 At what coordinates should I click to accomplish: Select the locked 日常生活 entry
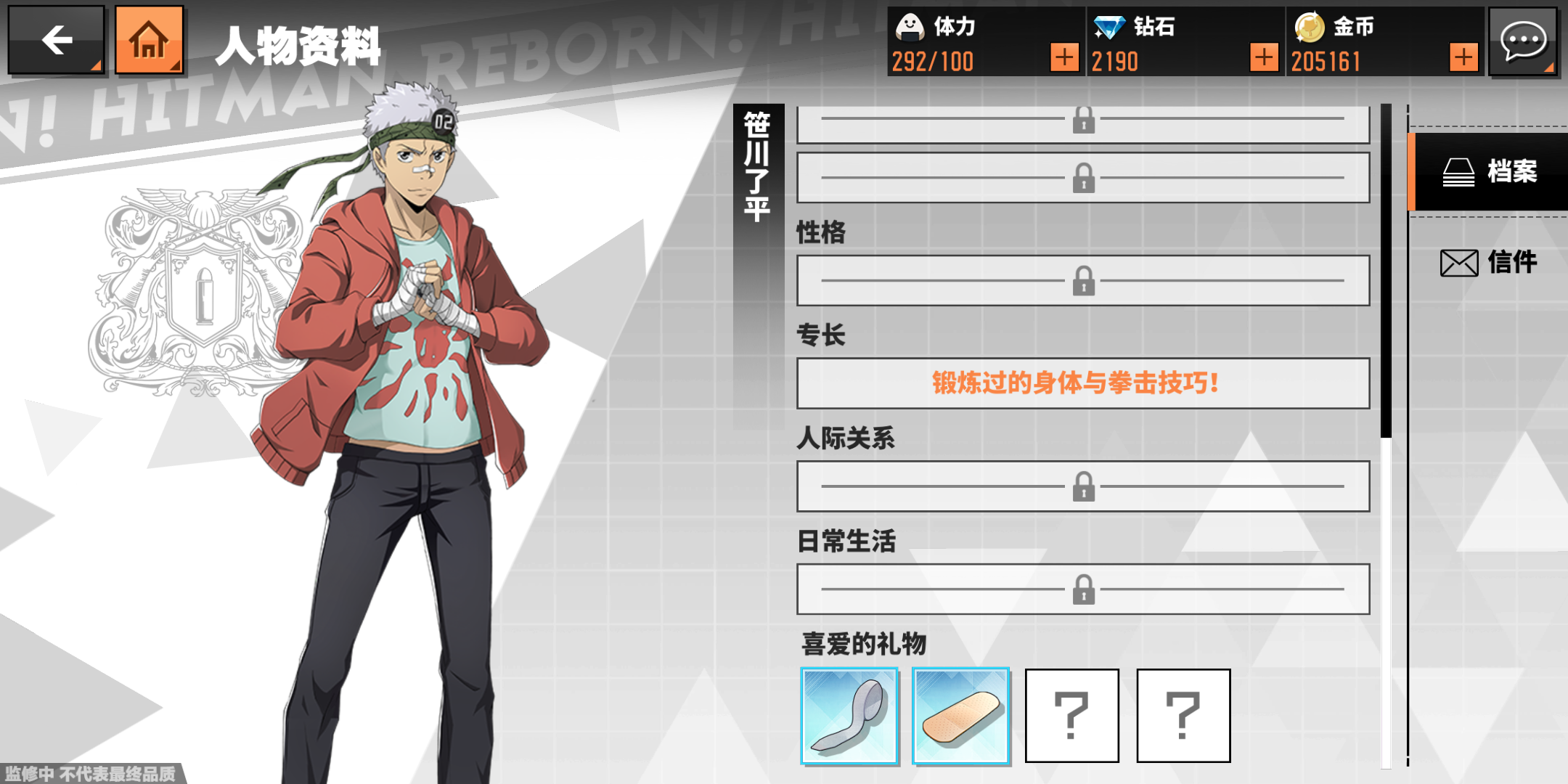click(1082, 589)
